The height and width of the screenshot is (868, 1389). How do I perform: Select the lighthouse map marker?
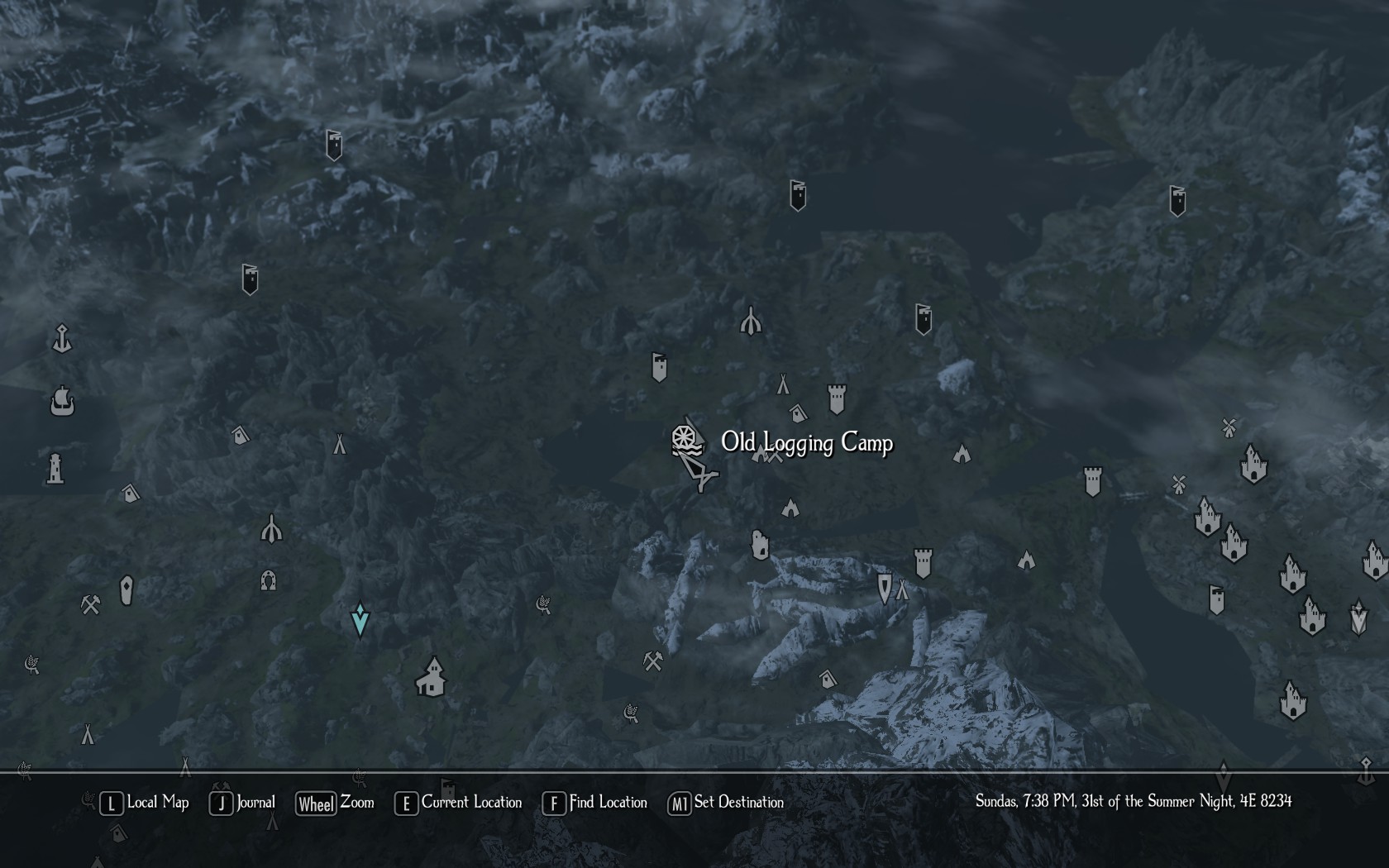pyautogui.click(x=55, y=468)
